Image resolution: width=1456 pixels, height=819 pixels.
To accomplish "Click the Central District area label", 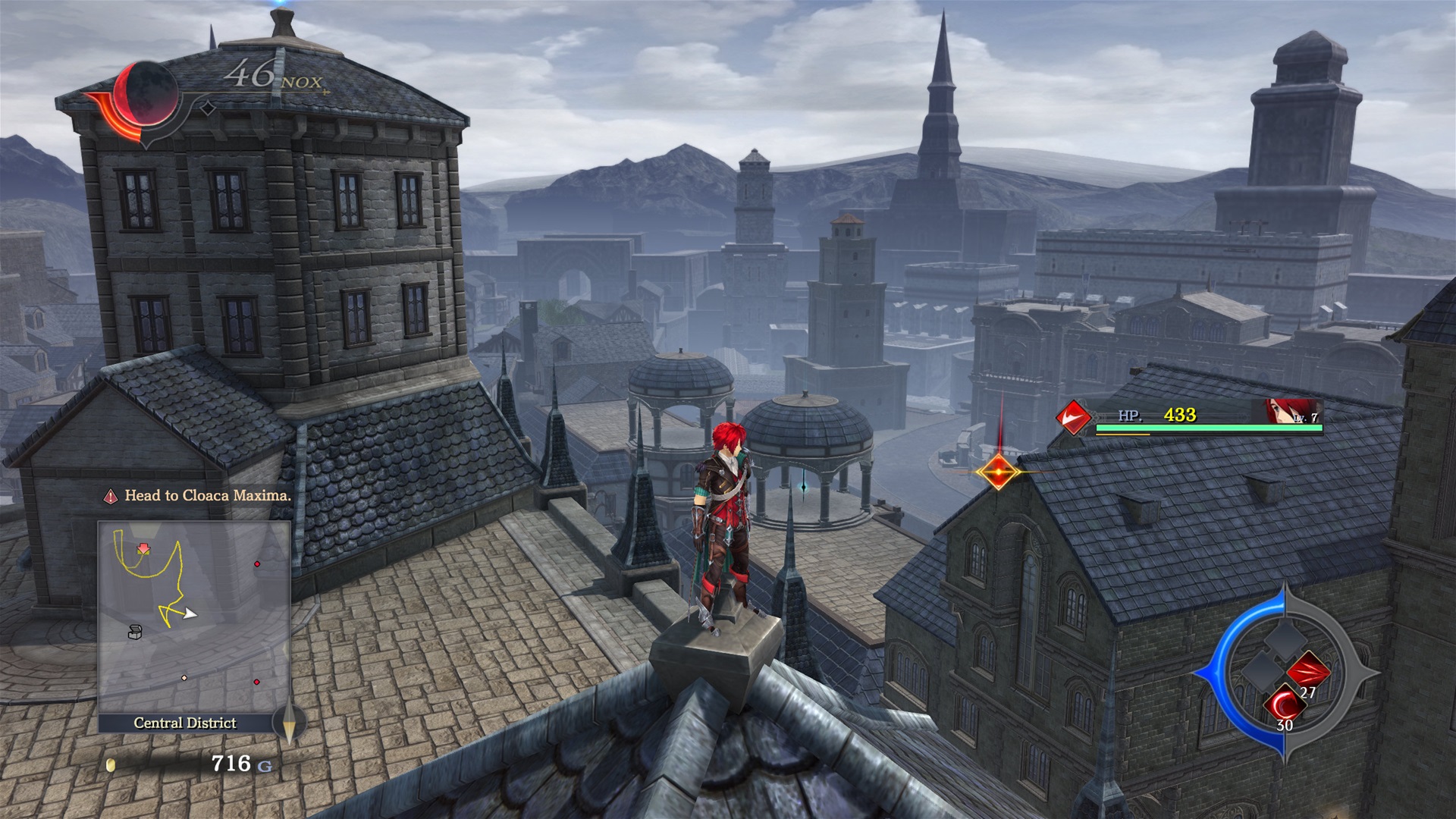I will click(x=185, y=723).
